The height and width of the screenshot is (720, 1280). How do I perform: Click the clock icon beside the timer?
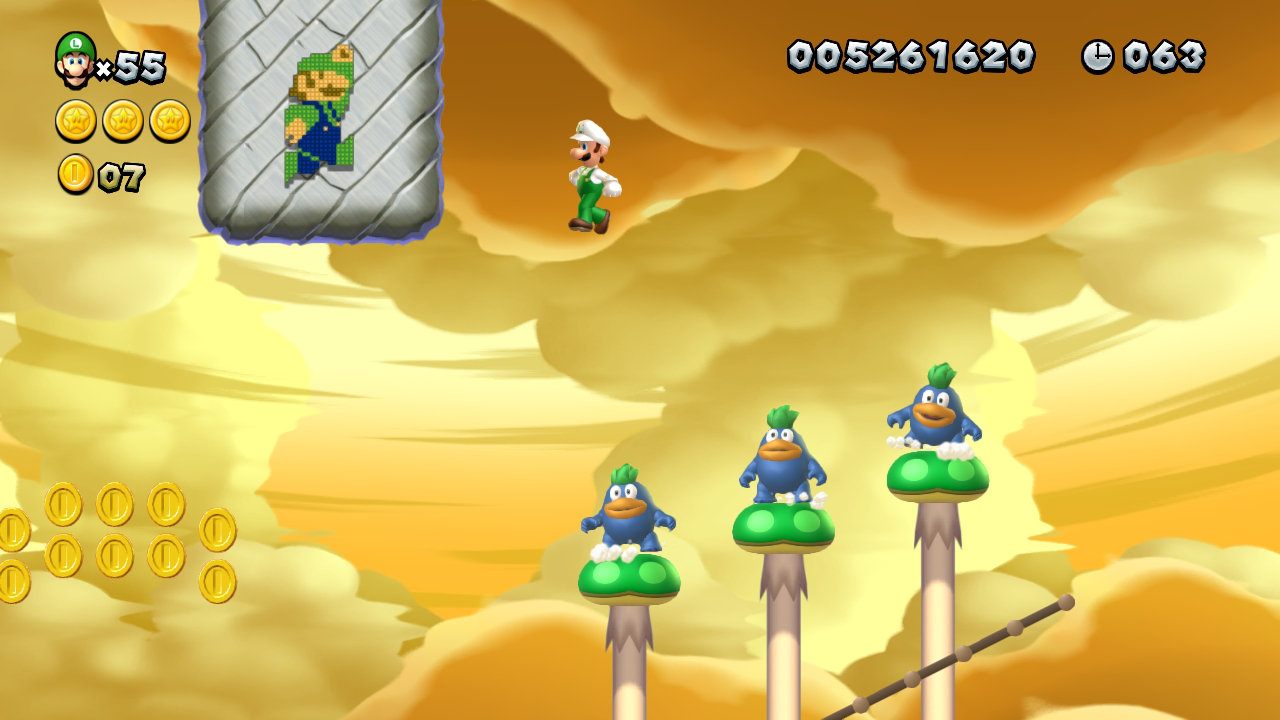[1098, 57]
